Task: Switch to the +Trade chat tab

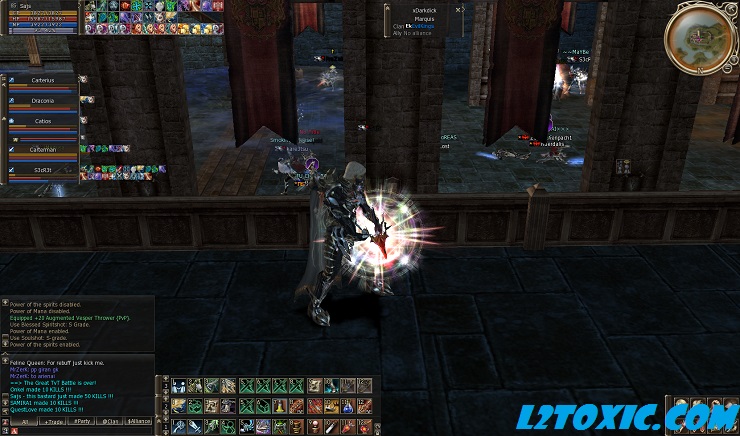Action: 52,423
